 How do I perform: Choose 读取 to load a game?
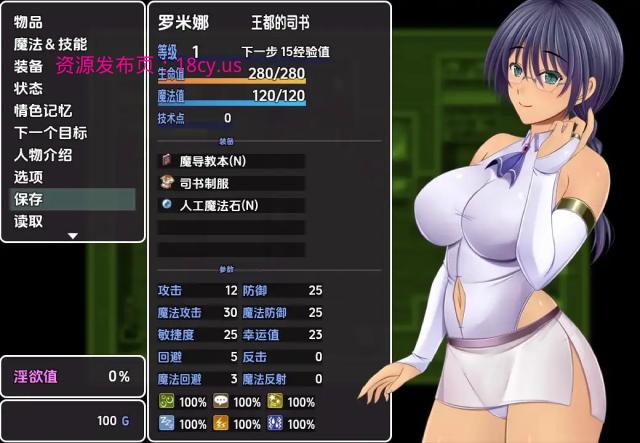28,221
